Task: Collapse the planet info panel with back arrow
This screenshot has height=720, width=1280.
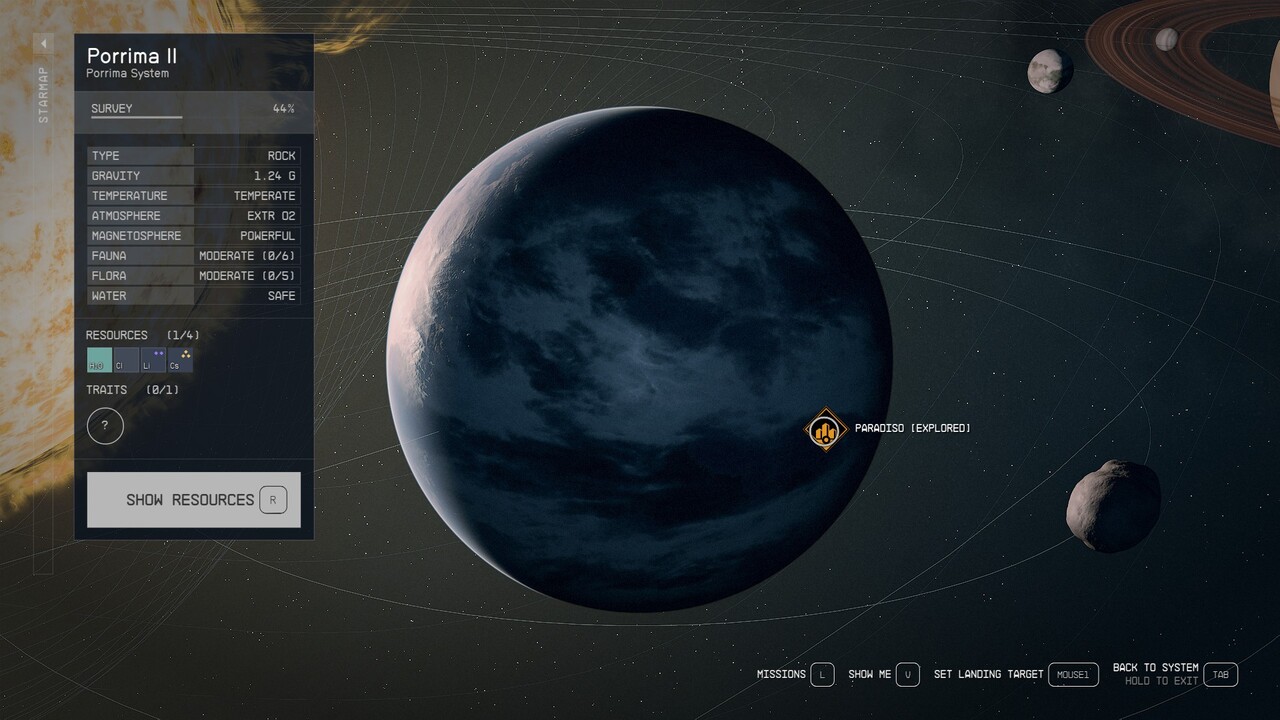Action: tap(43, 43)
